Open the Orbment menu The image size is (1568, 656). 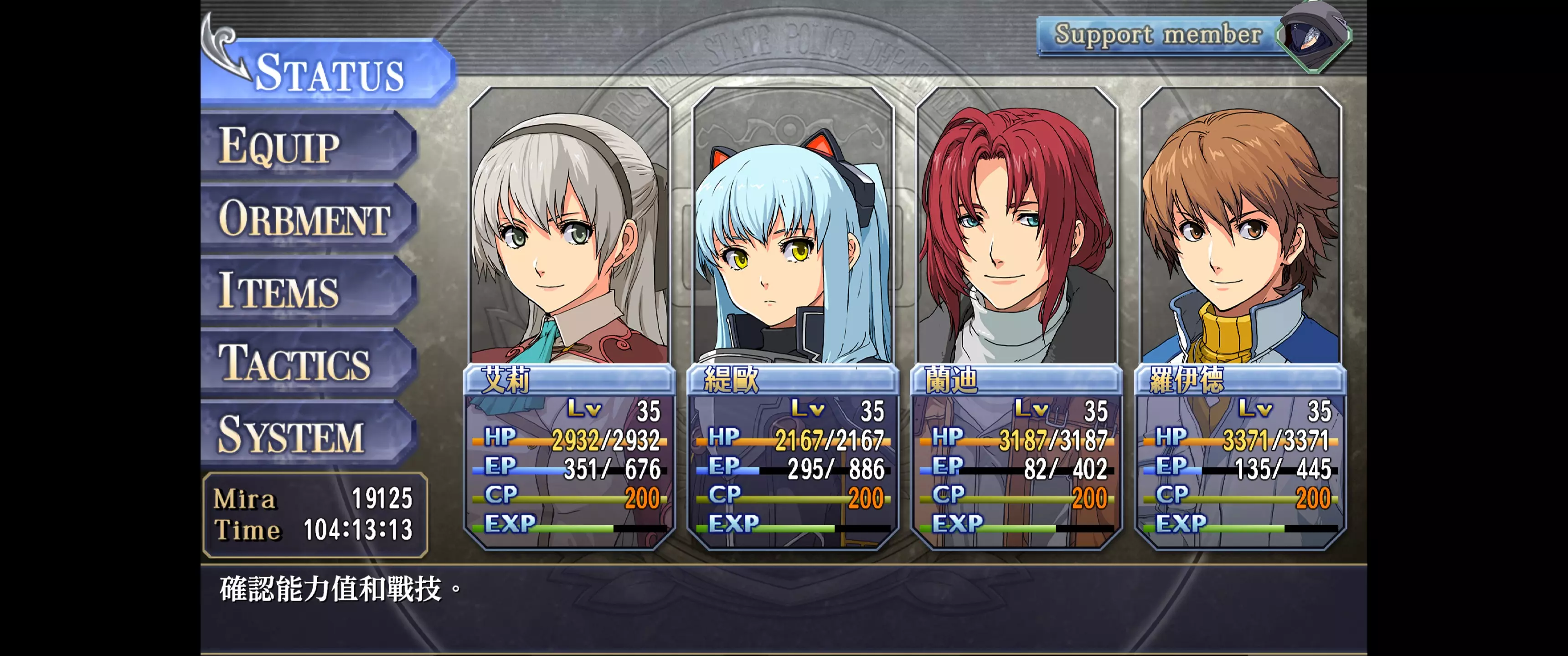pos(307,218)
